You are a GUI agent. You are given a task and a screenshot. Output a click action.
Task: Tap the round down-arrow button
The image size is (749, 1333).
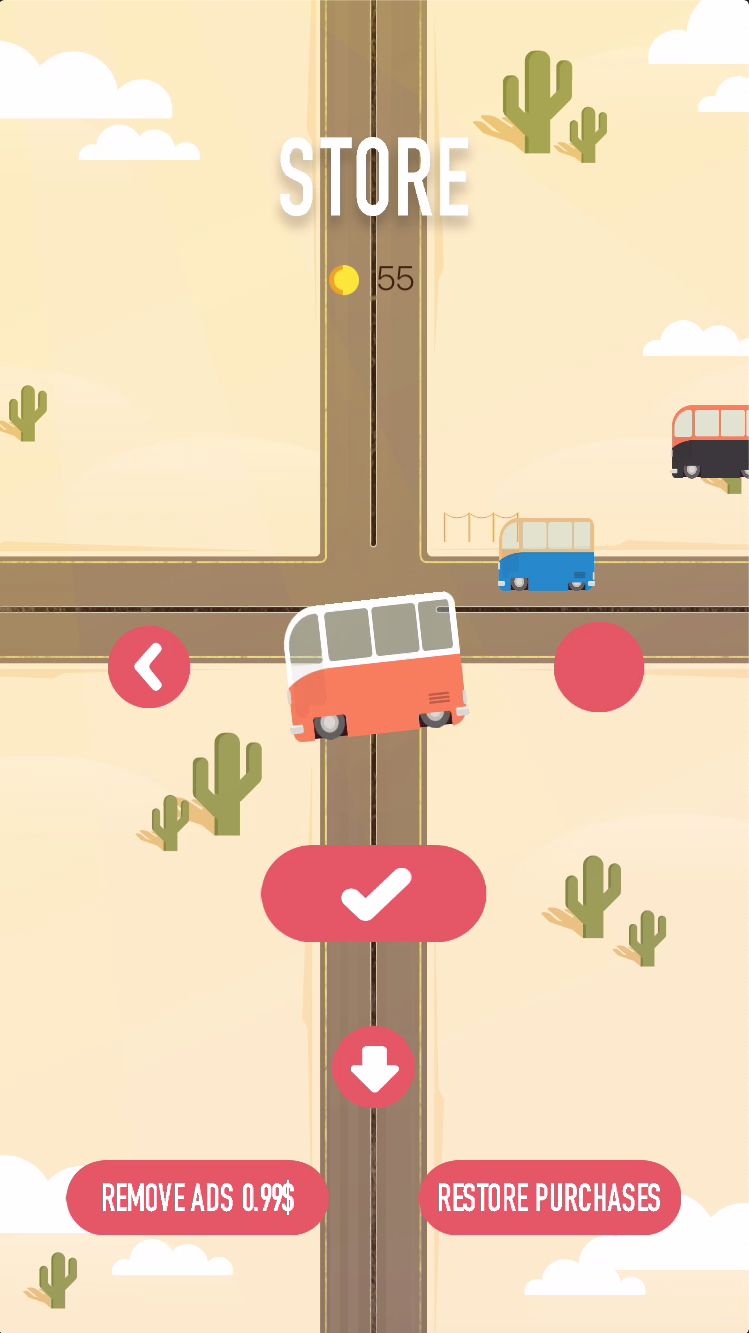[x=373, y=1067]
